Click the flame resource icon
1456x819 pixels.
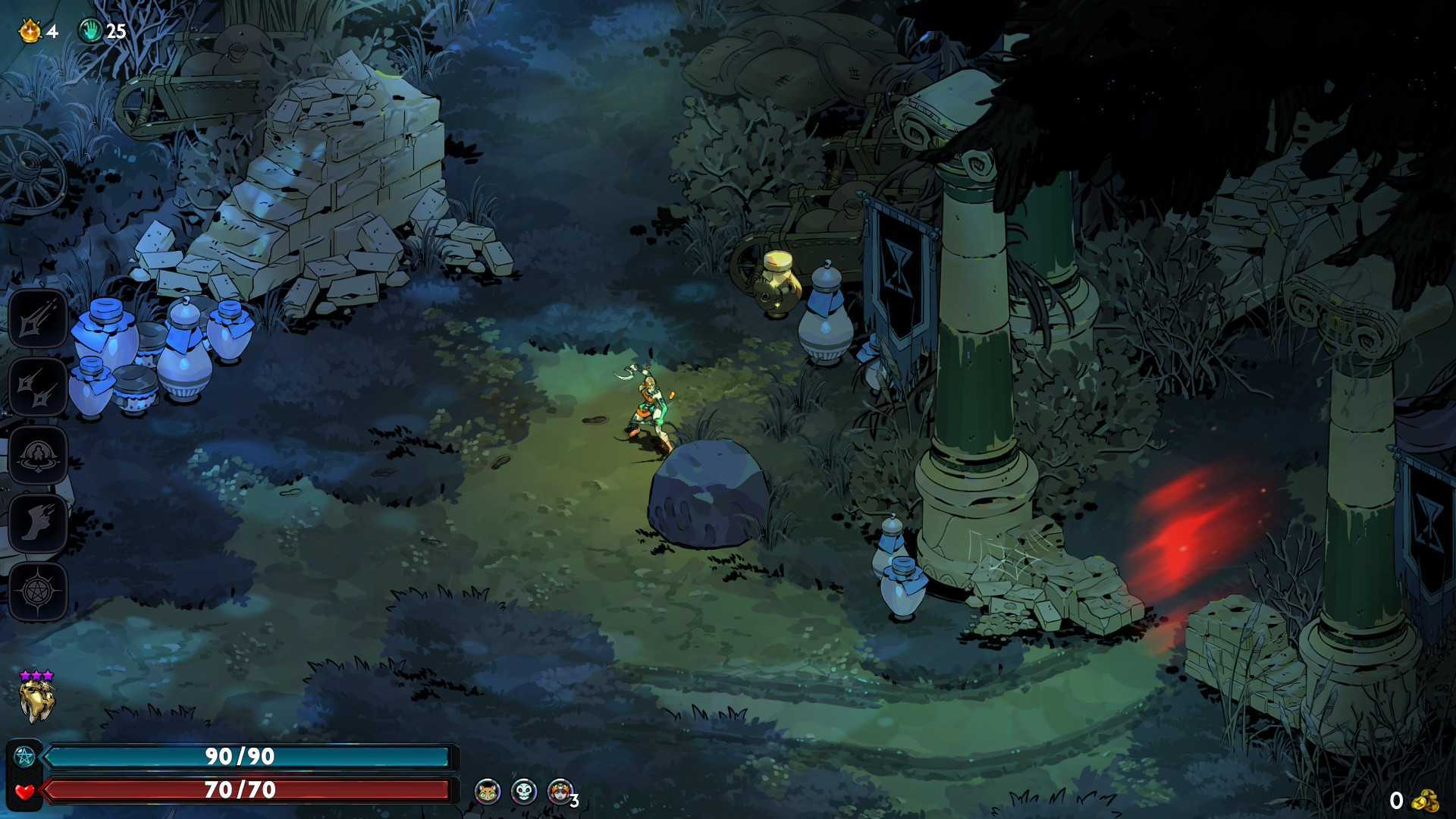pyautogui.click(x=30, y=31)
